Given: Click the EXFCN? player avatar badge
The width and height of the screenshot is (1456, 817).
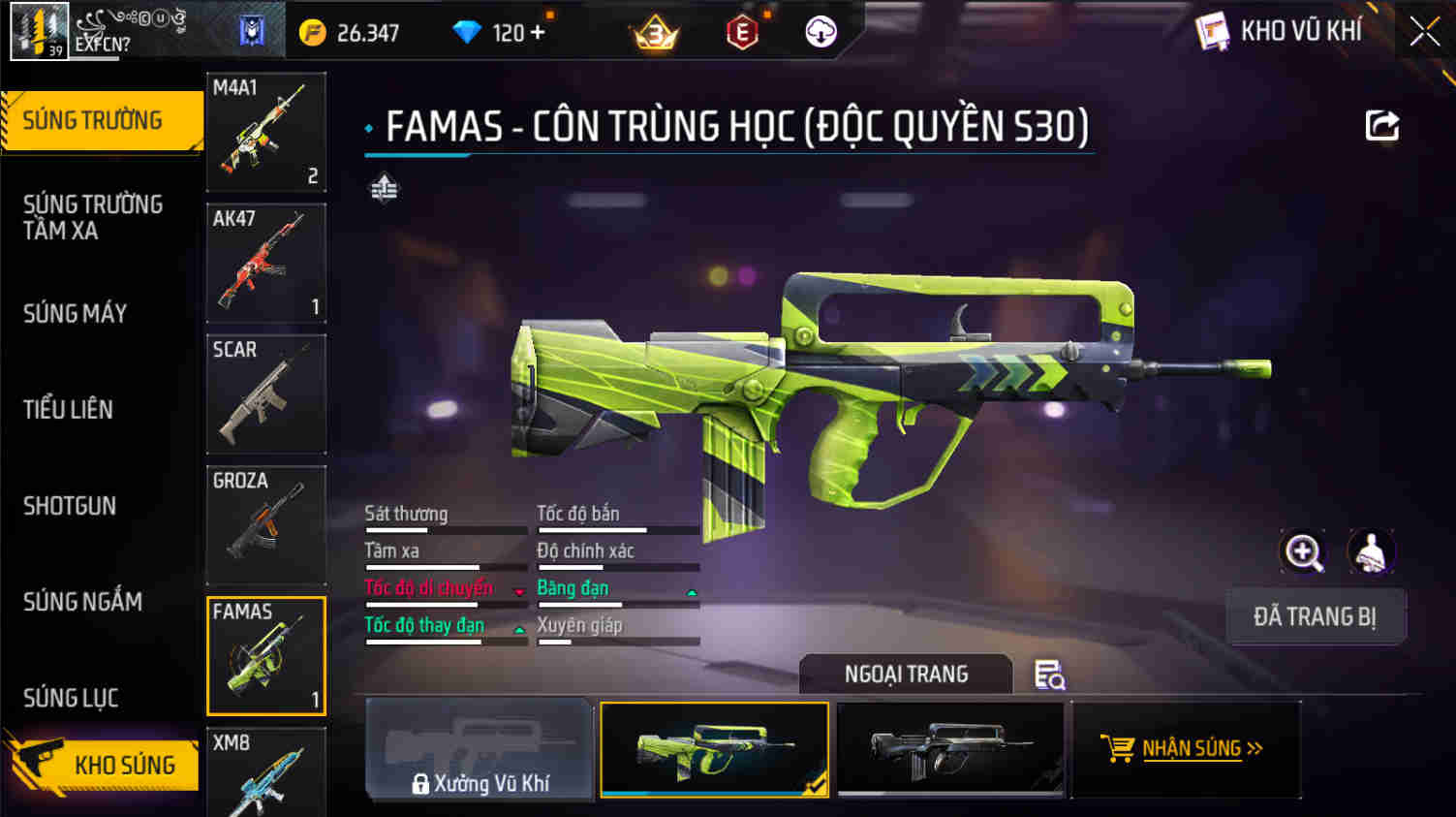Looking at the screenshot, I should point(37,30).
